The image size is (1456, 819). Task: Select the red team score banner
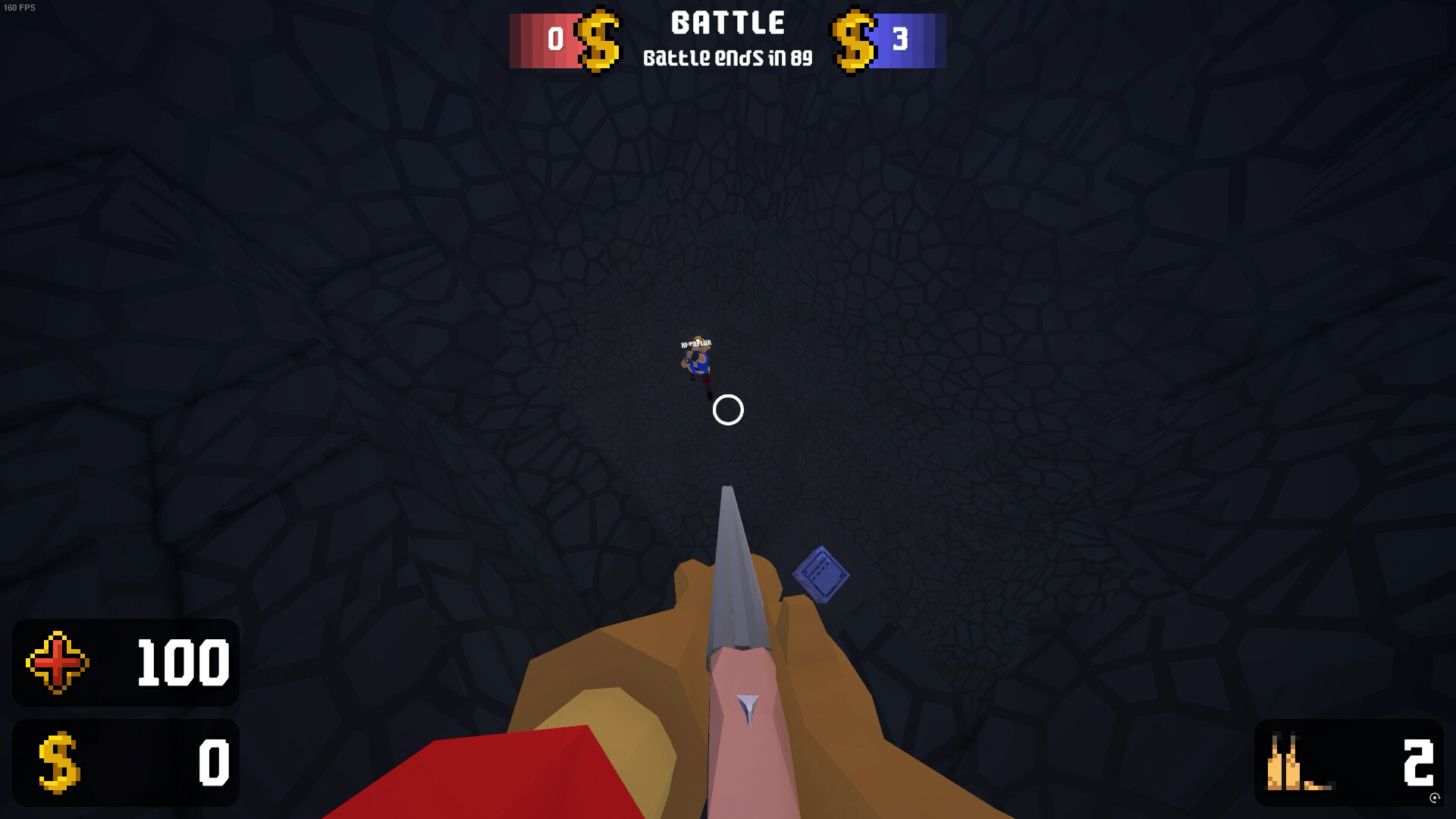coord(544,41)
